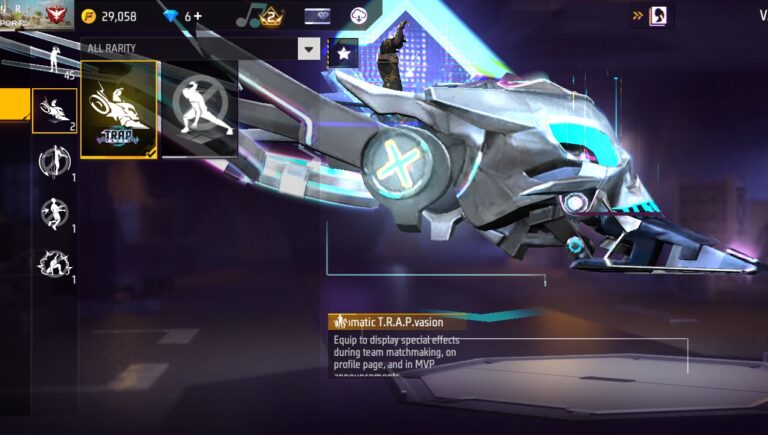The image size is (768, 435).
Task: Select the figure with circular arrows category
Action: (x=54, y=161)
